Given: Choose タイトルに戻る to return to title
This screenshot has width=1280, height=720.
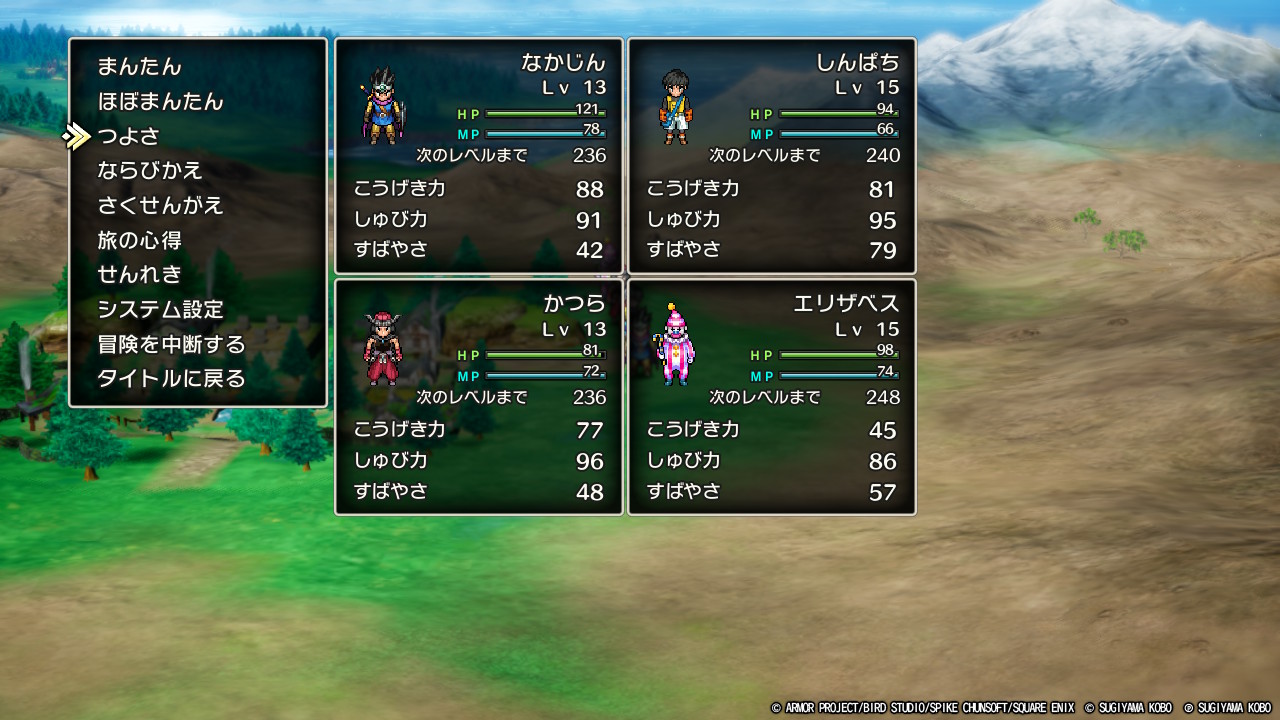Looking at the screenshot, I should coord(171,379).
